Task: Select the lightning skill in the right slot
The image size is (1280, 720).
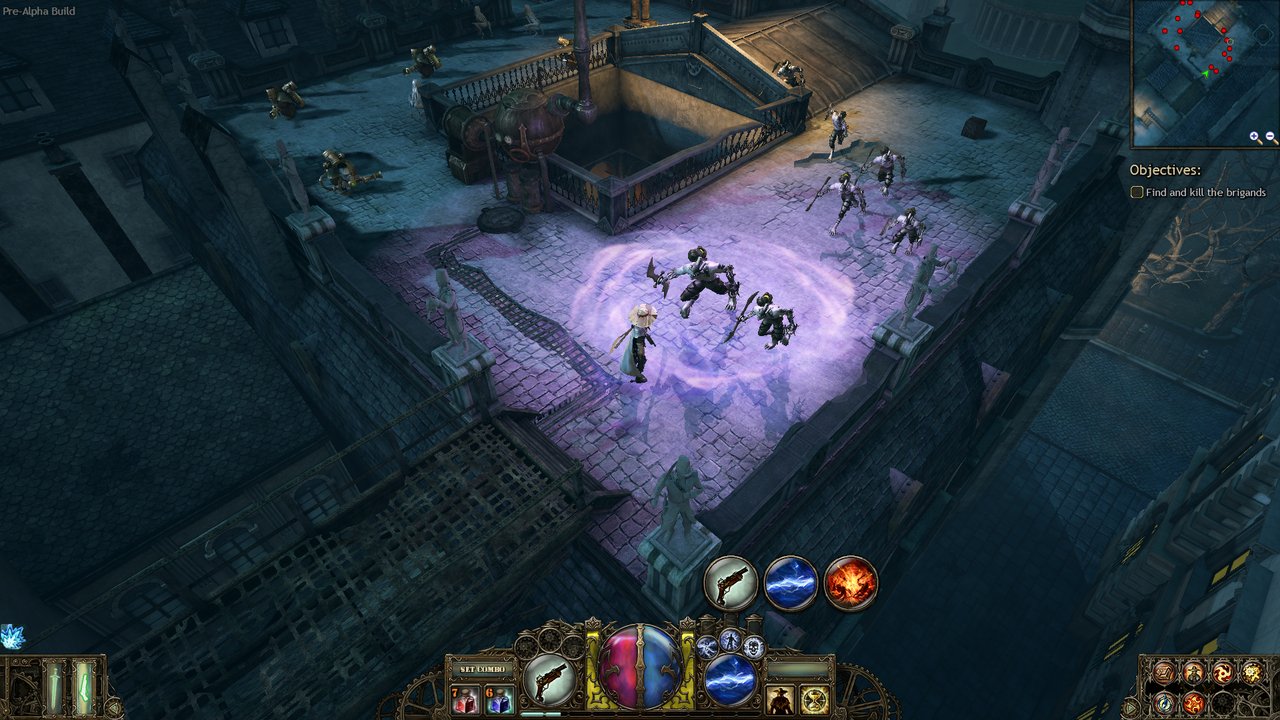Action: [730, 679]
